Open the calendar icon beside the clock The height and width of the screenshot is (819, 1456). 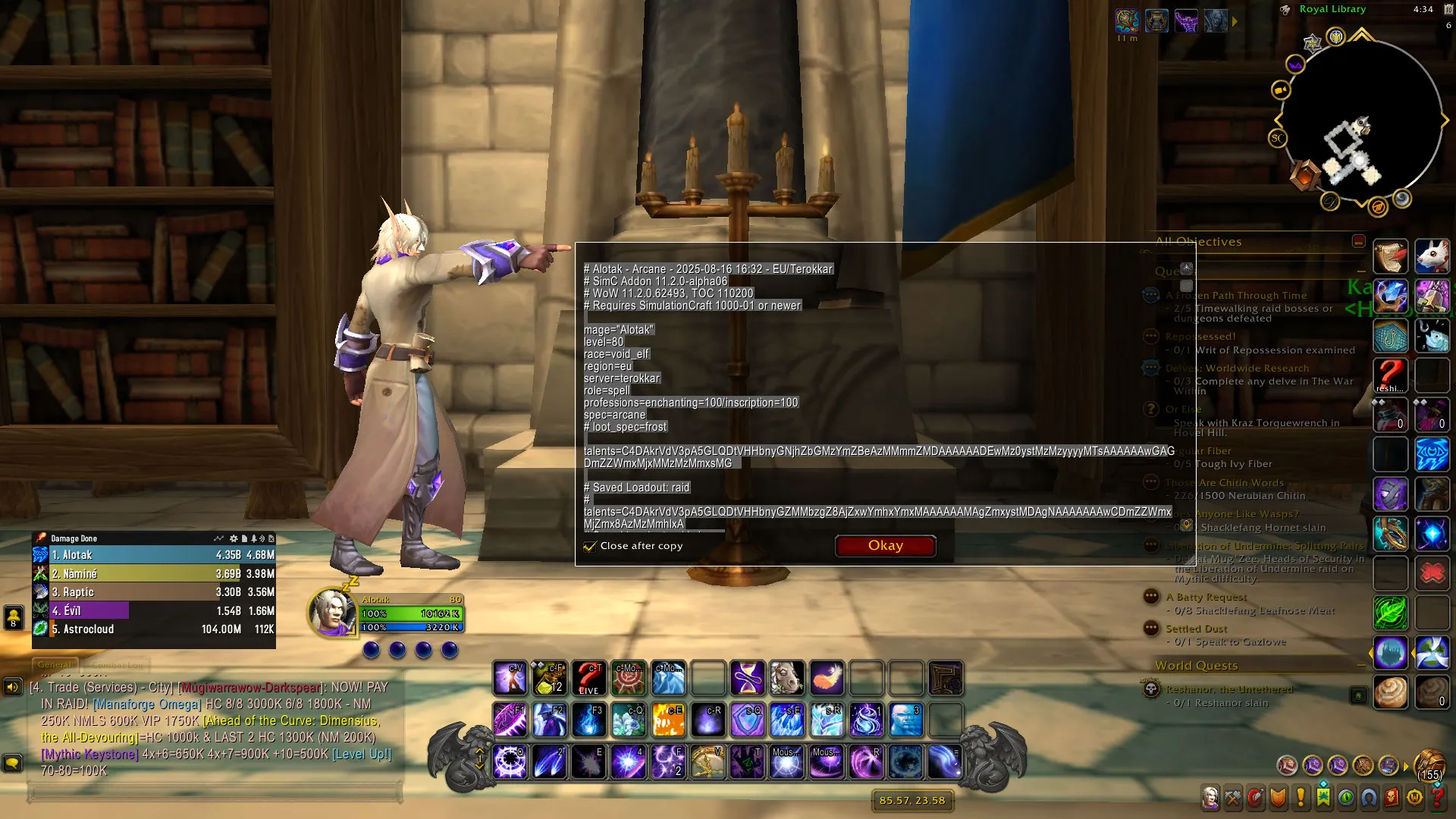coord(1448,25)
